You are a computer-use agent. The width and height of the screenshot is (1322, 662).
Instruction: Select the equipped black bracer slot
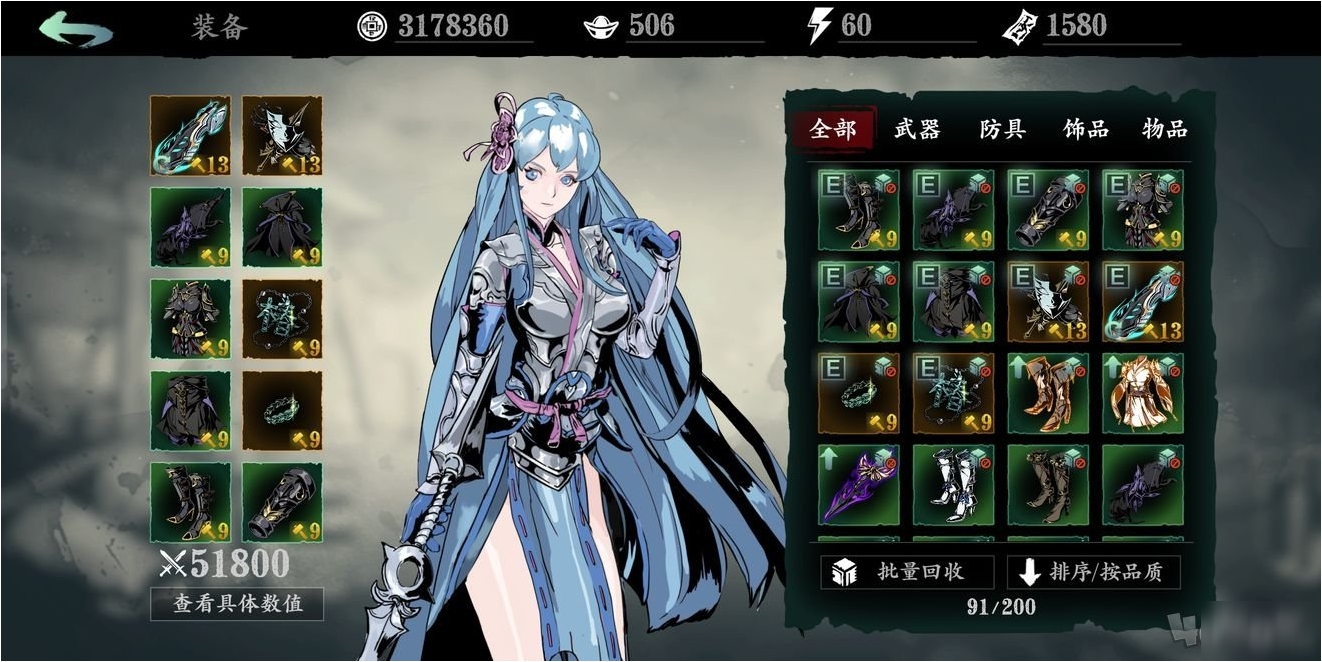click(282, 502)
